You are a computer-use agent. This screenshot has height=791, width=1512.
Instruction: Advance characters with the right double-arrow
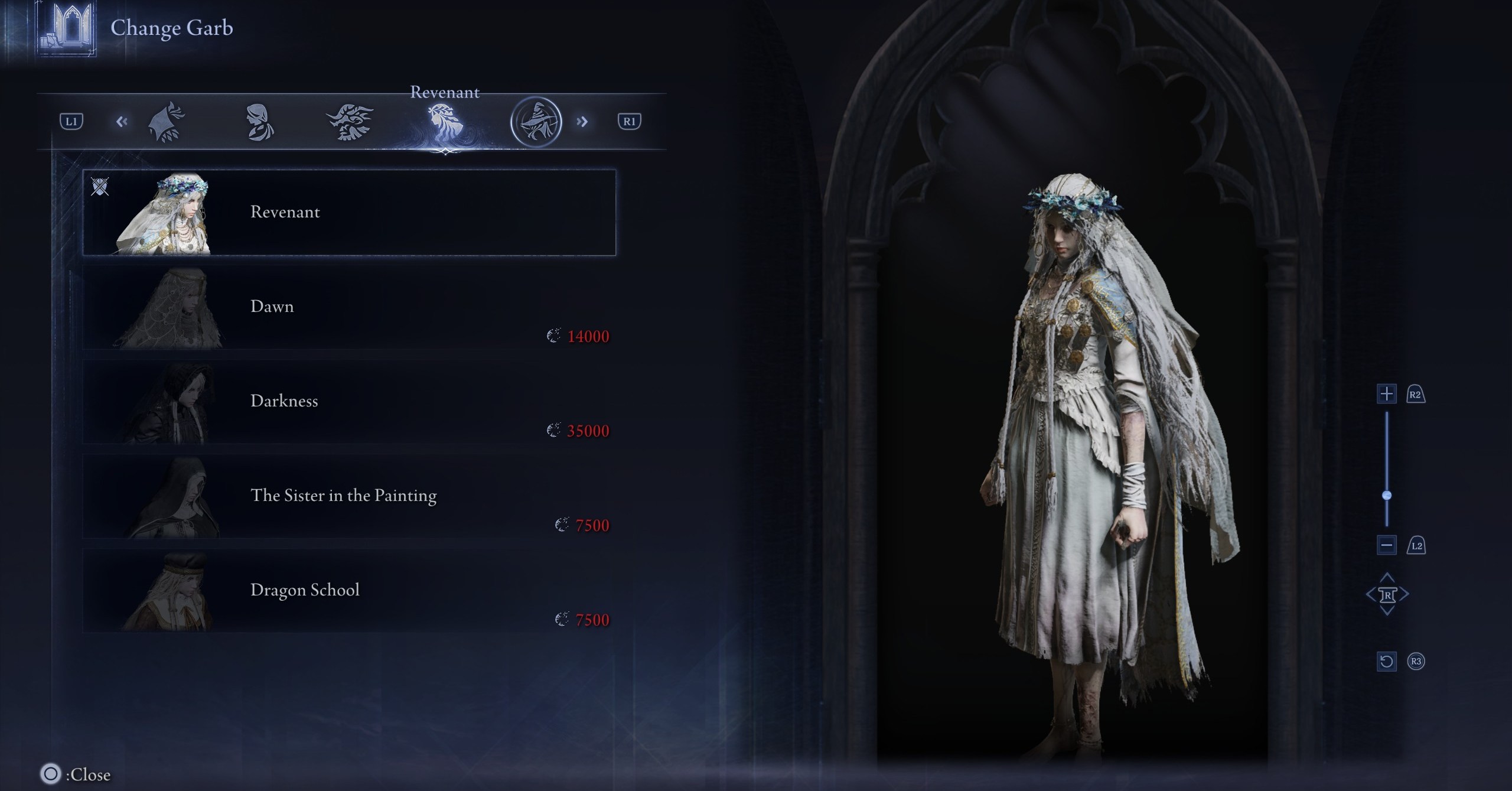pyautogui.click(x=582, y=122)
